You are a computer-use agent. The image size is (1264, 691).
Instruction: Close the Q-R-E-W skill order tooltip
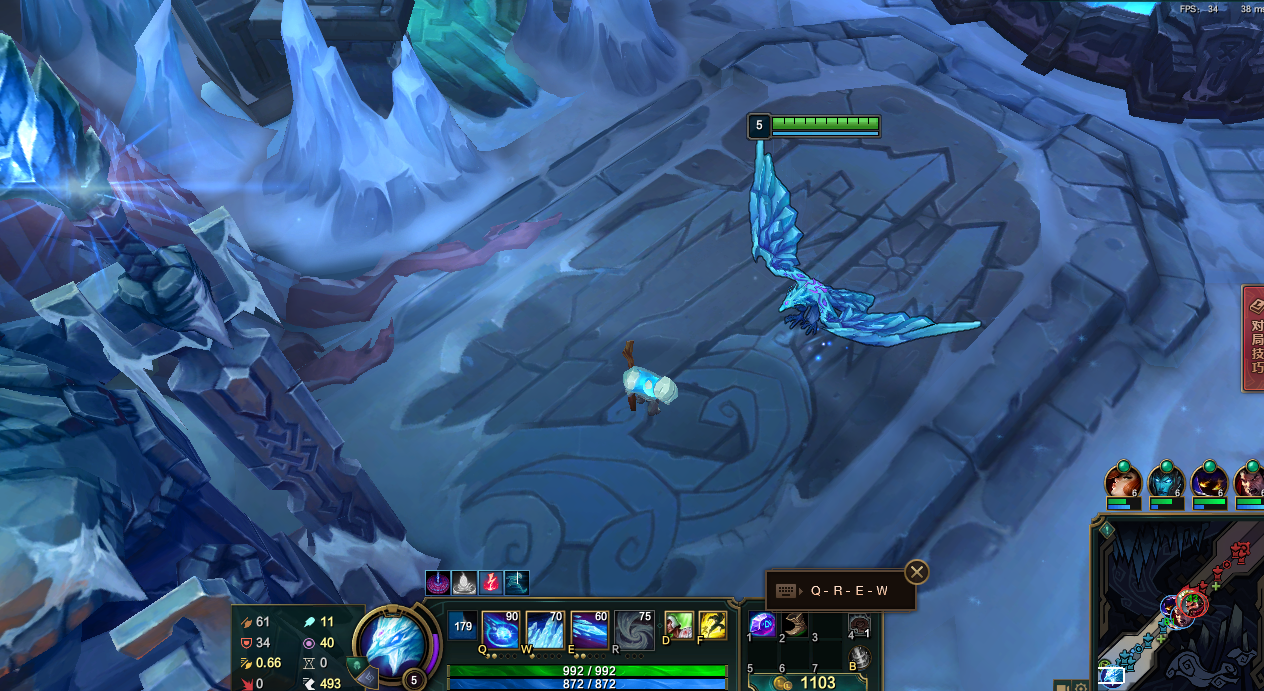[x=916, y=572]
